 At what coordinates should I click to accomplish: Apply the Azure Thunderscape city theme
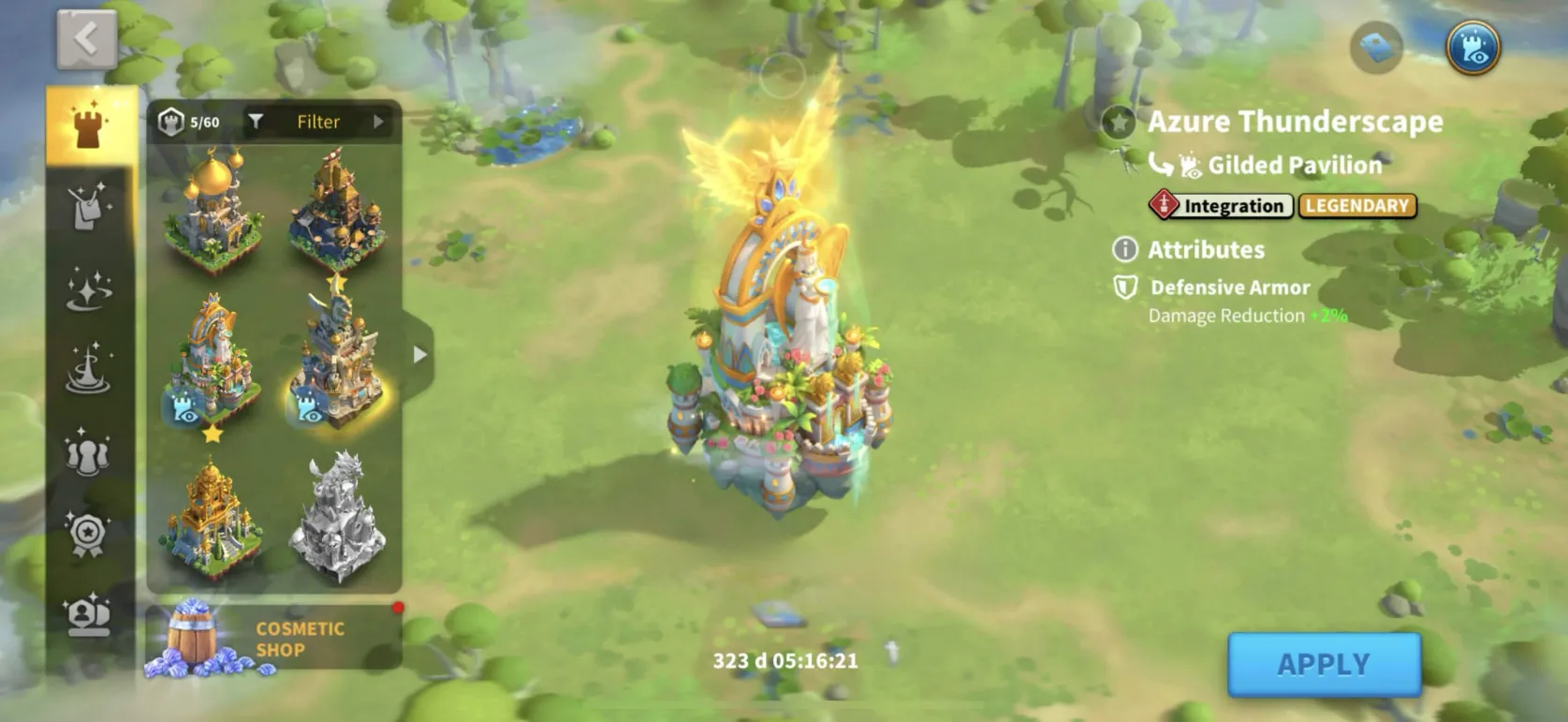tap(1323, 664)
